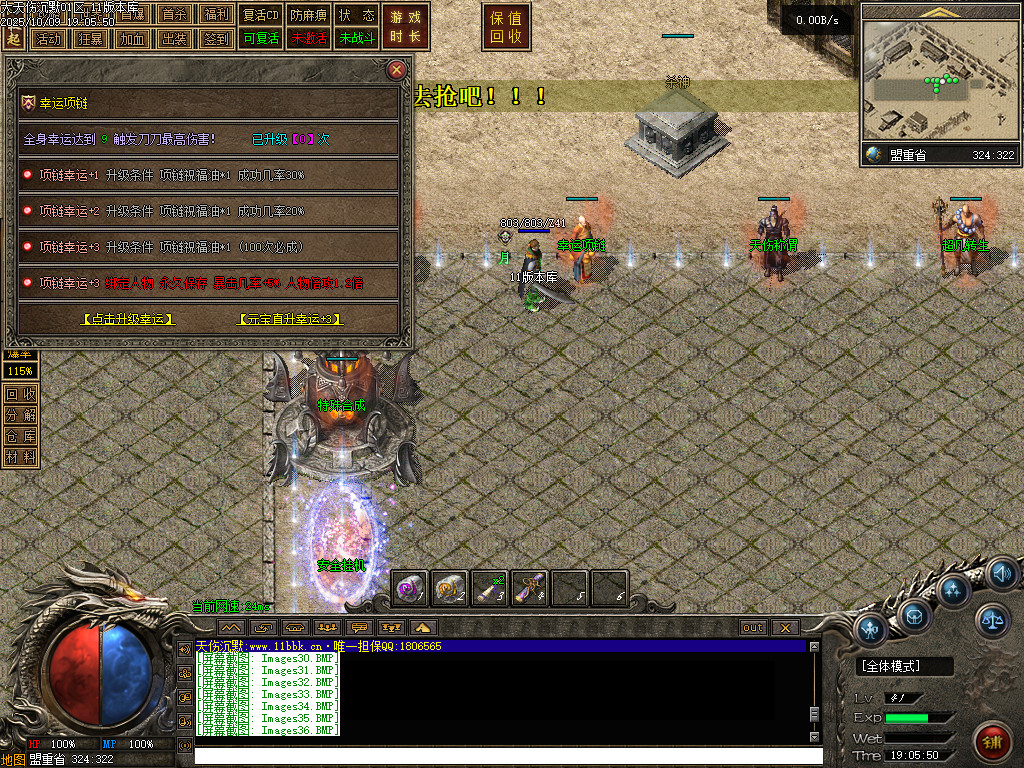Screen dimensions: 1024x768
Task: Open the 福利 welfare menu
Action: [x=216, y=14]
